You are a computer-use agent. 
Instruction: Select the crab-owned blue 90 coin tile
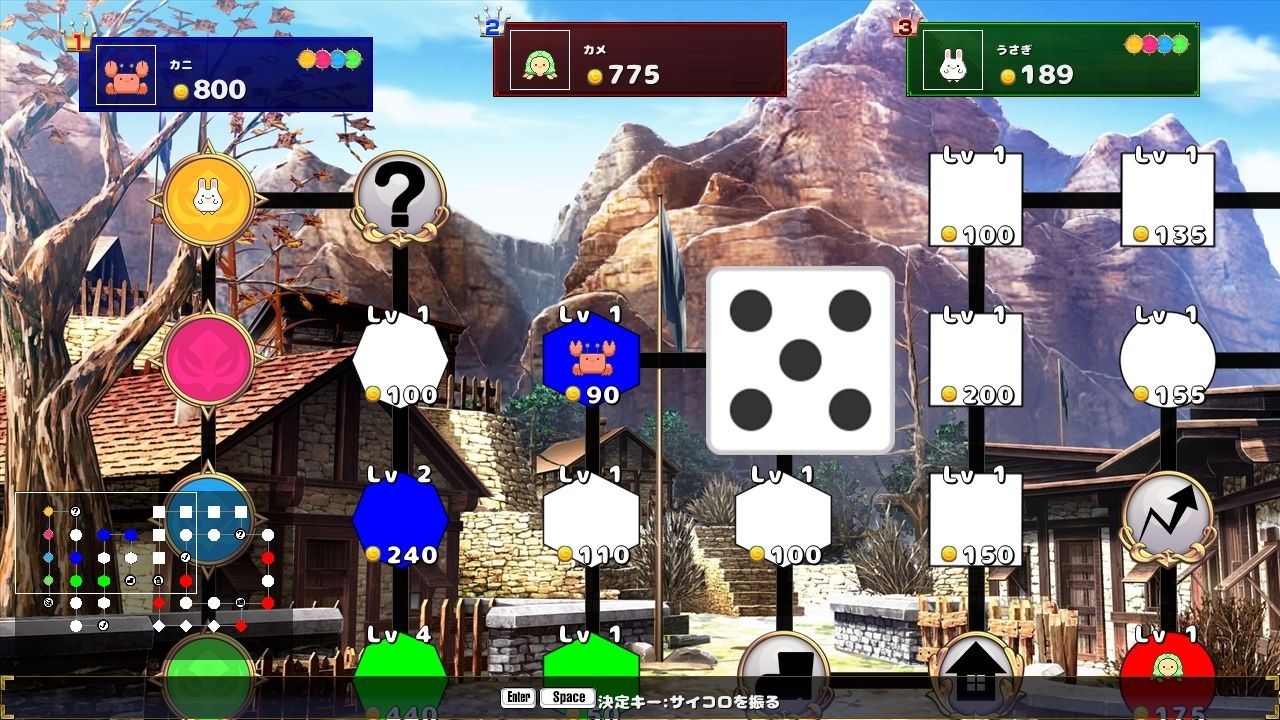coord(590,362)
